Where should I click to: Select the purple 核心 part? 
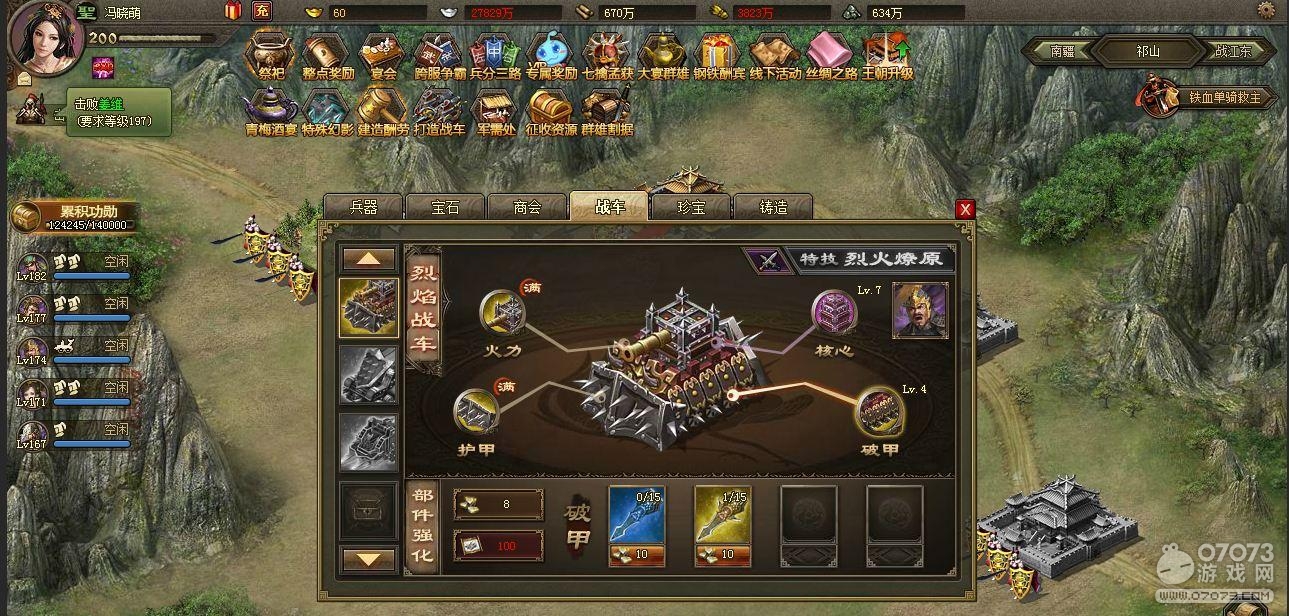coord(833,311)
